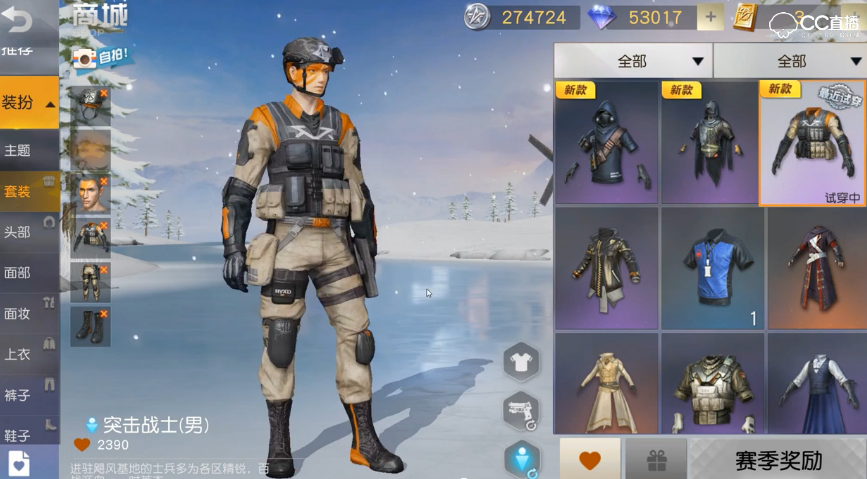Pick the black and gold coat outfit

coord(607,267)
